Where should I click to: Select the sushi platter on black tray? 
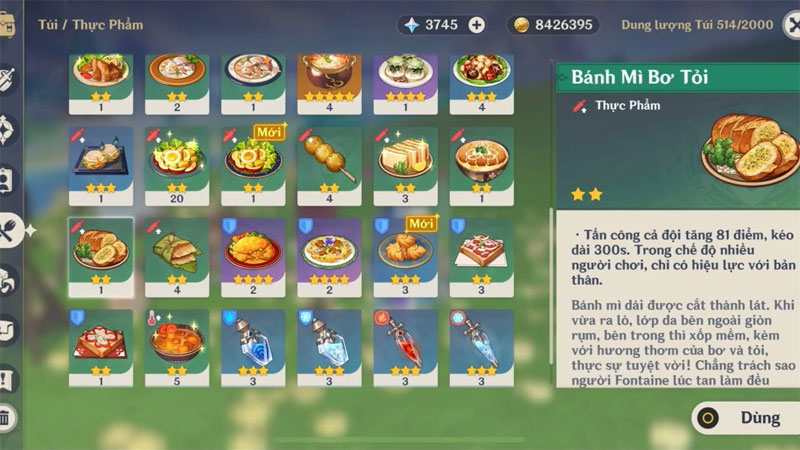[x=100, y=159]
